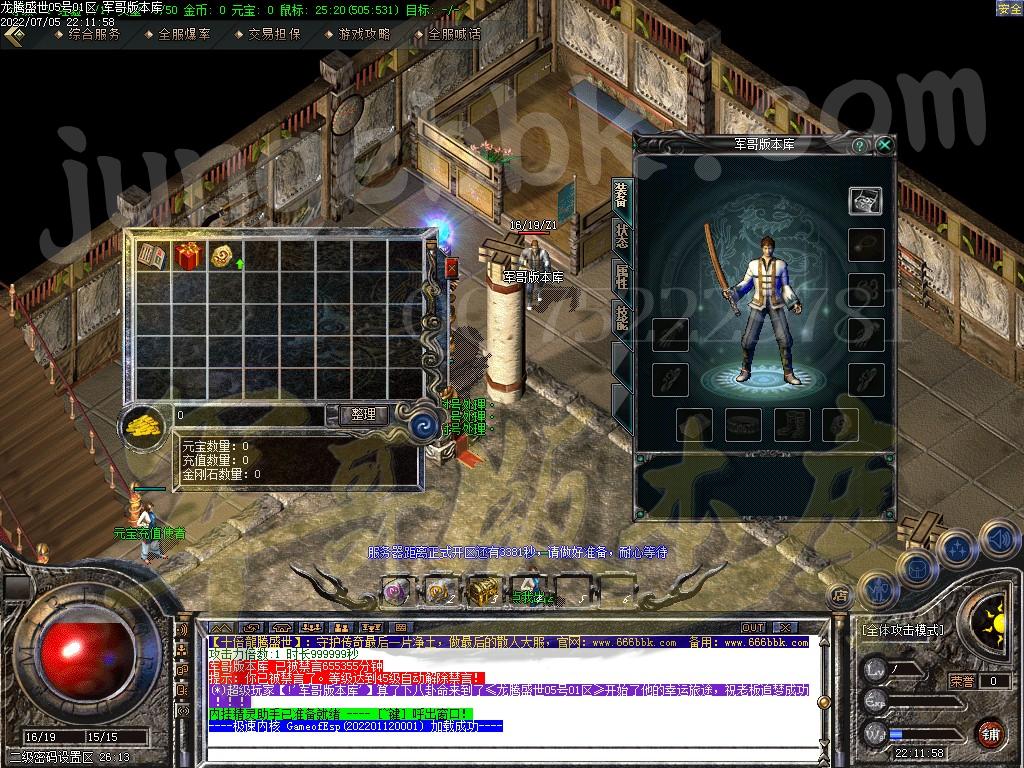Screen dimensions: 1024x768
Task: Open the round 铺 shop button
Action: pyautogui.click(x=989, y=732)
